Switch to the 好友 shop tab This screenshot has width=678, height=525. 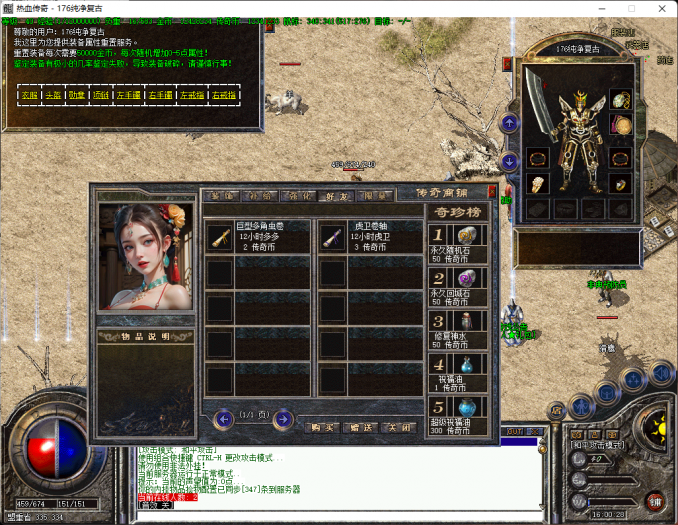(x=338, y=196)
